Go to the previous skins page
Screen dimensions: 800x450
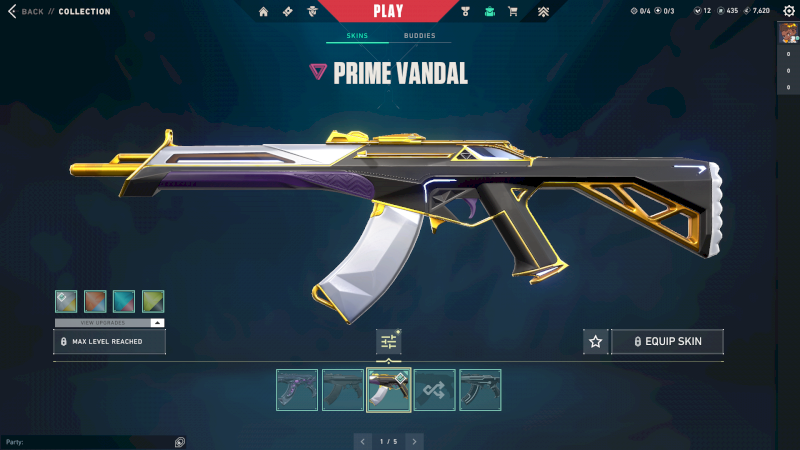click(x=363, y=440)
